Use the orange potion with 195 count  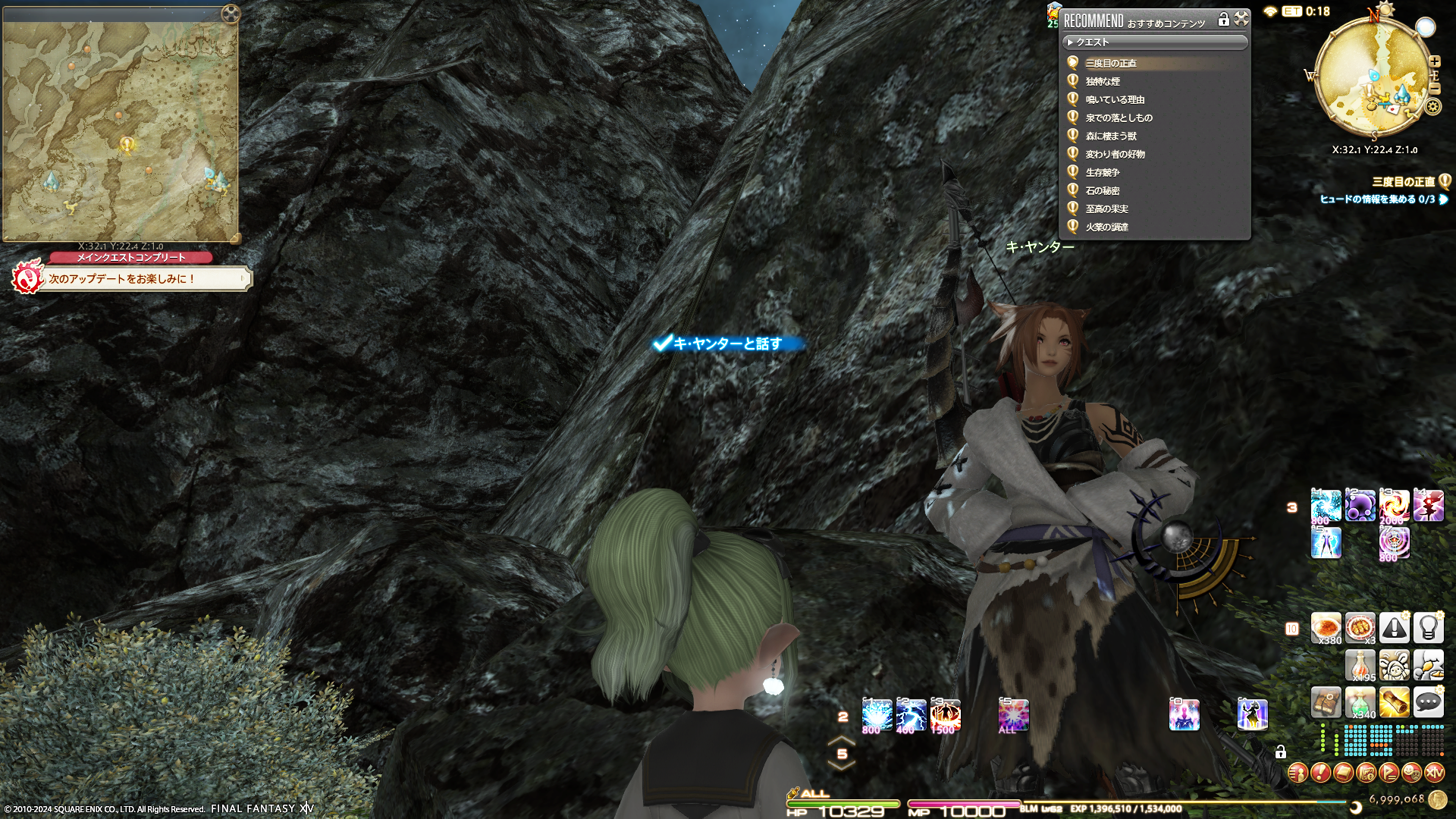tap(1360, 665)
